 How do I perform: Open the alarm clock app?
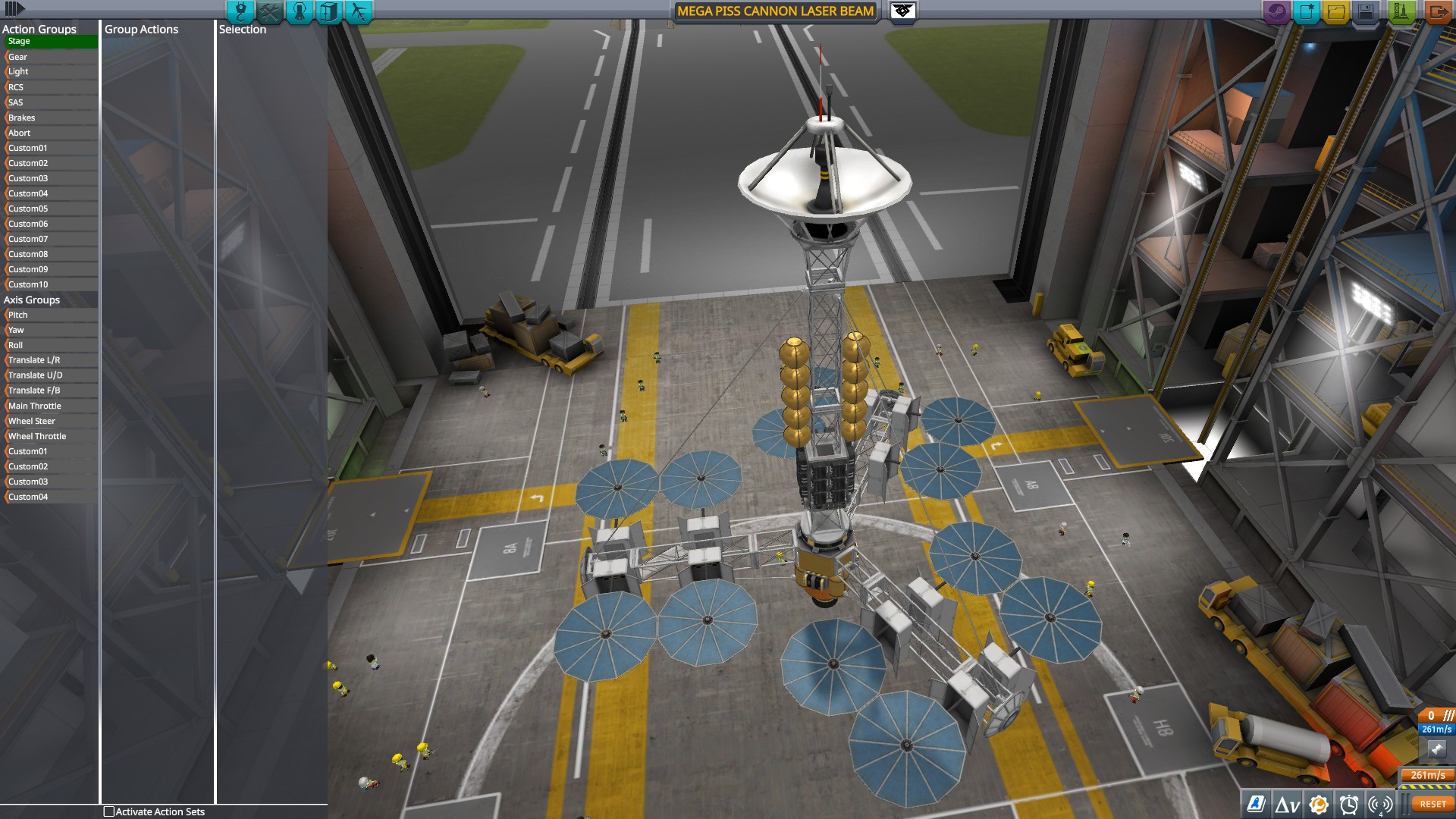click(x=1350, y=802)
